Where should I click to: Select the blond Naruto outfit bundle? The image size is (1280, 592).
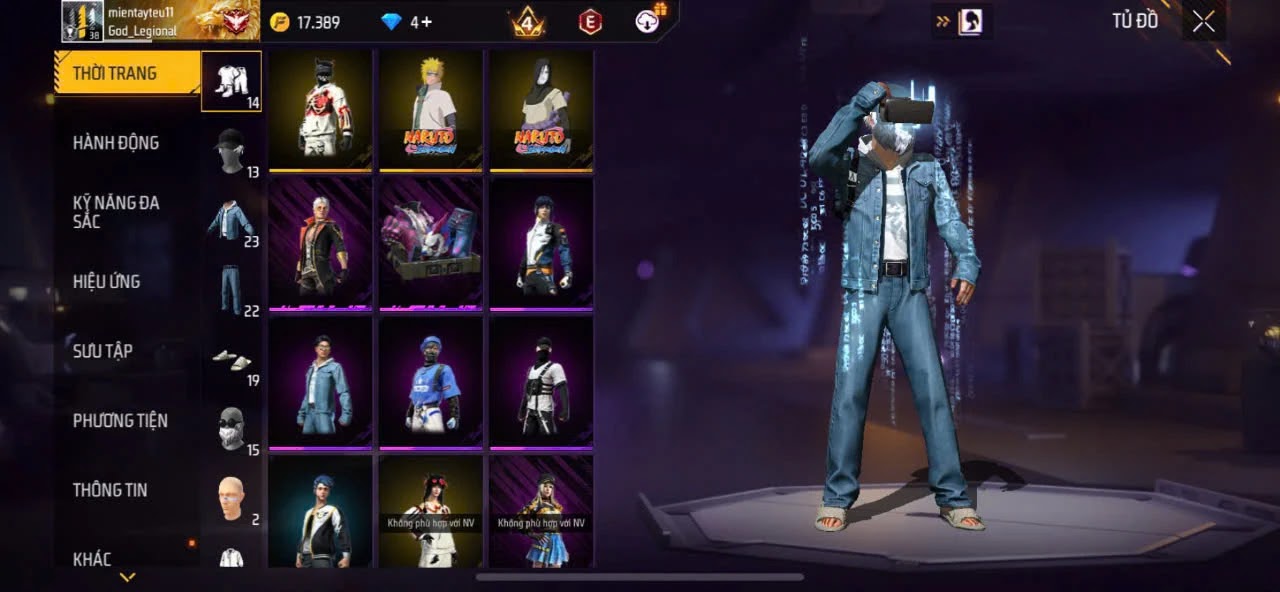(431, 110)
